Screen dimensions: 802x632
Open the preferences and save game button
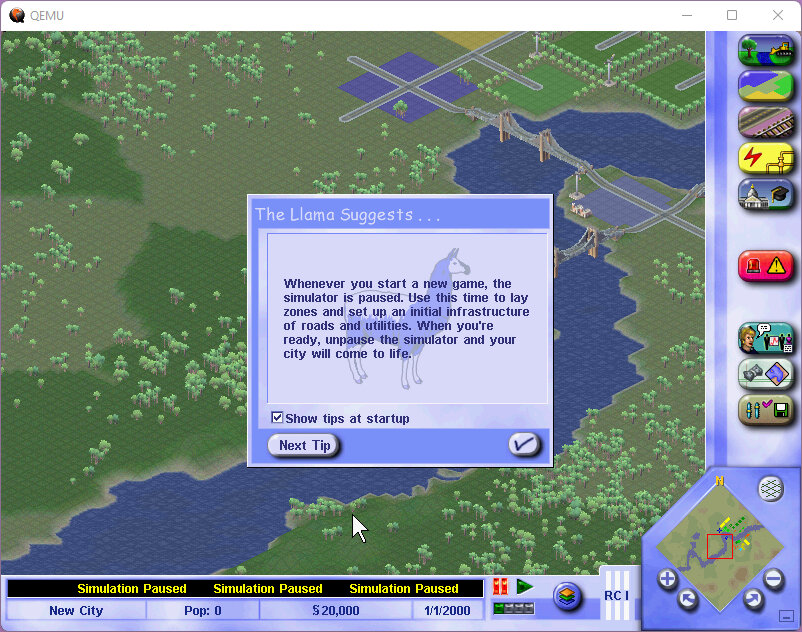(x=765, y=410)
